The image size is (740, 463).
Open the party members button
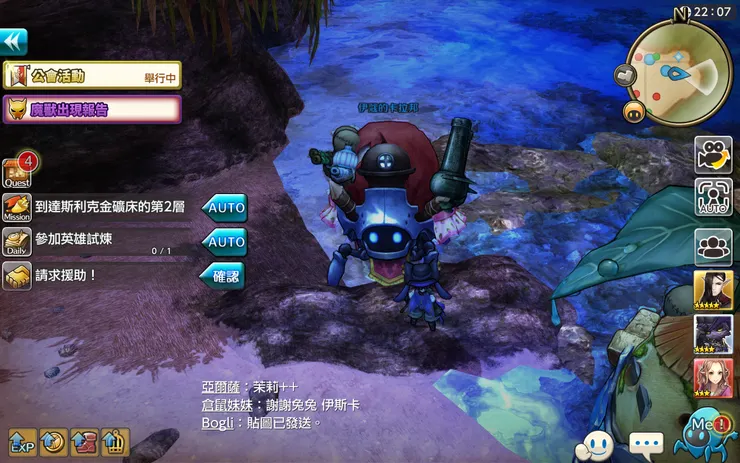click(713, 245)
